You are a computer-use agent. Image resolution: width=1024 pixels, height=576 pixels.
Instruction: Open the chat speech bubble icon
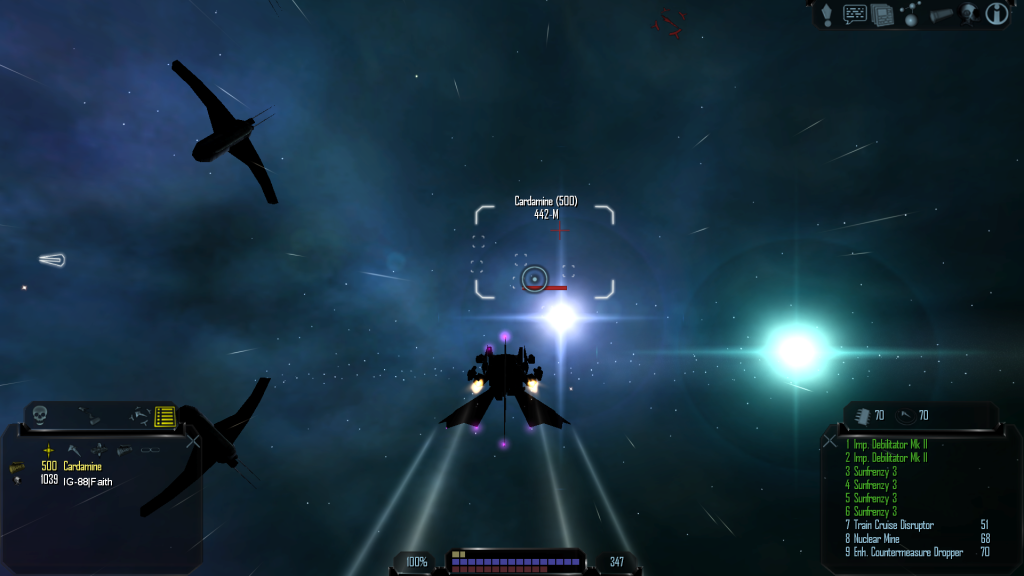pos(855,14)
